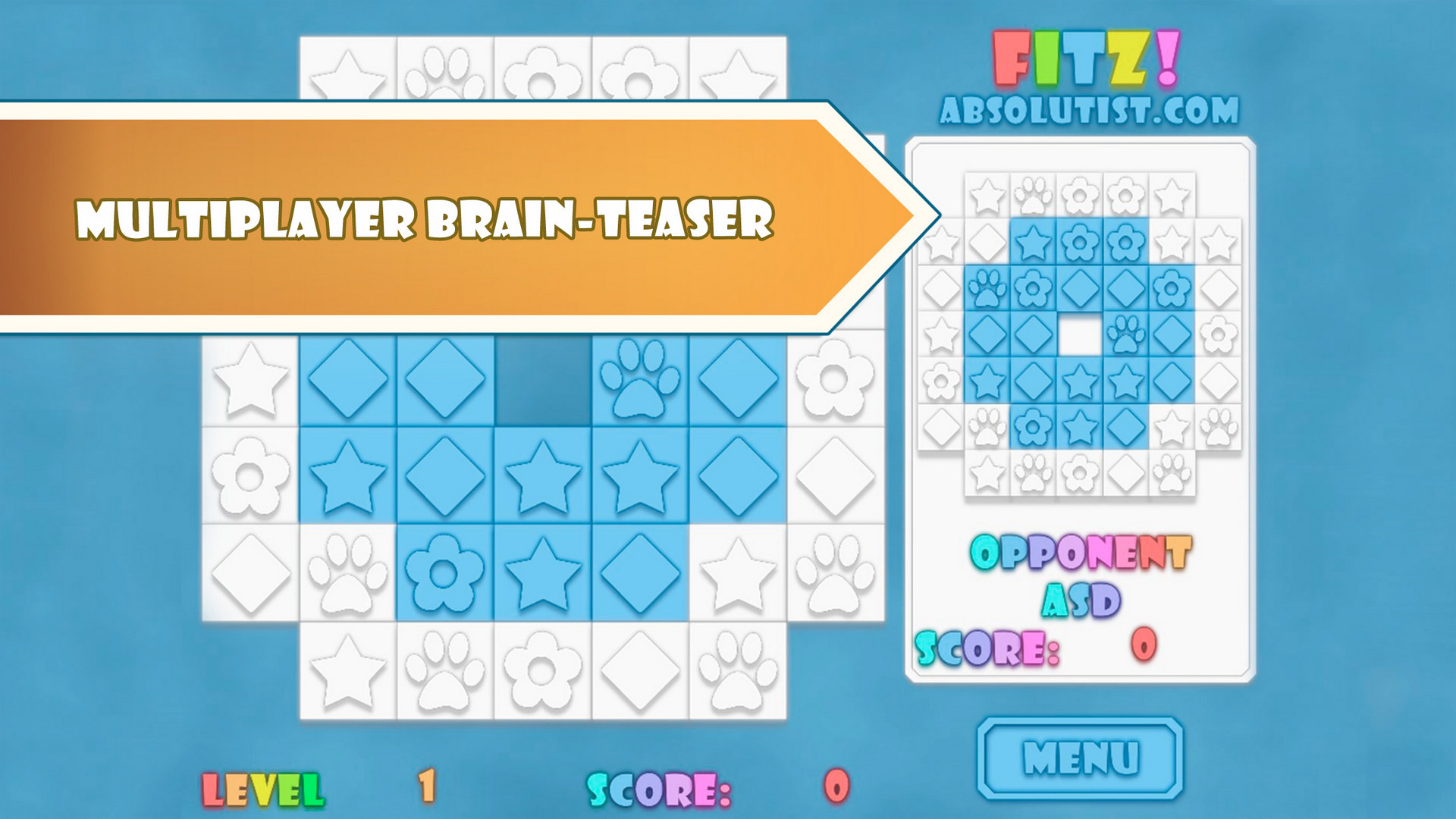Select the blue paw tile on the main board
This screenshot has height=819, width=1456.
[641, 379]
